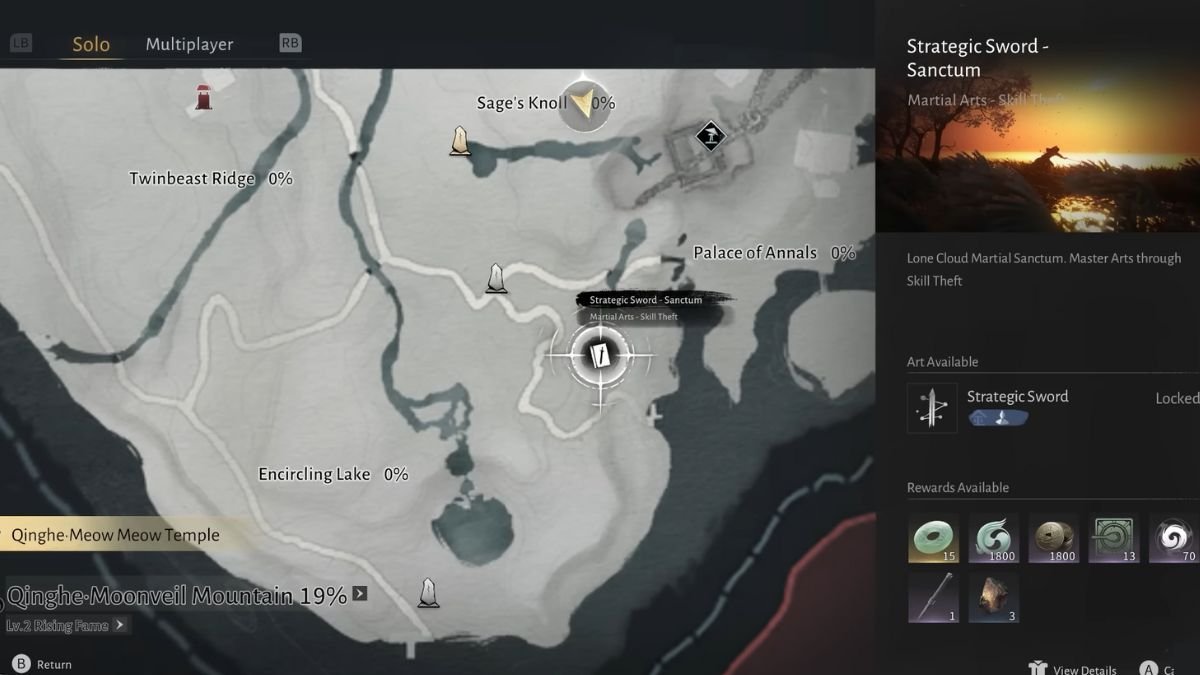Inspect the green square tile reward
Image resolution: width=1200 pixels, height=675 pixels.
tap(1114, 539)
